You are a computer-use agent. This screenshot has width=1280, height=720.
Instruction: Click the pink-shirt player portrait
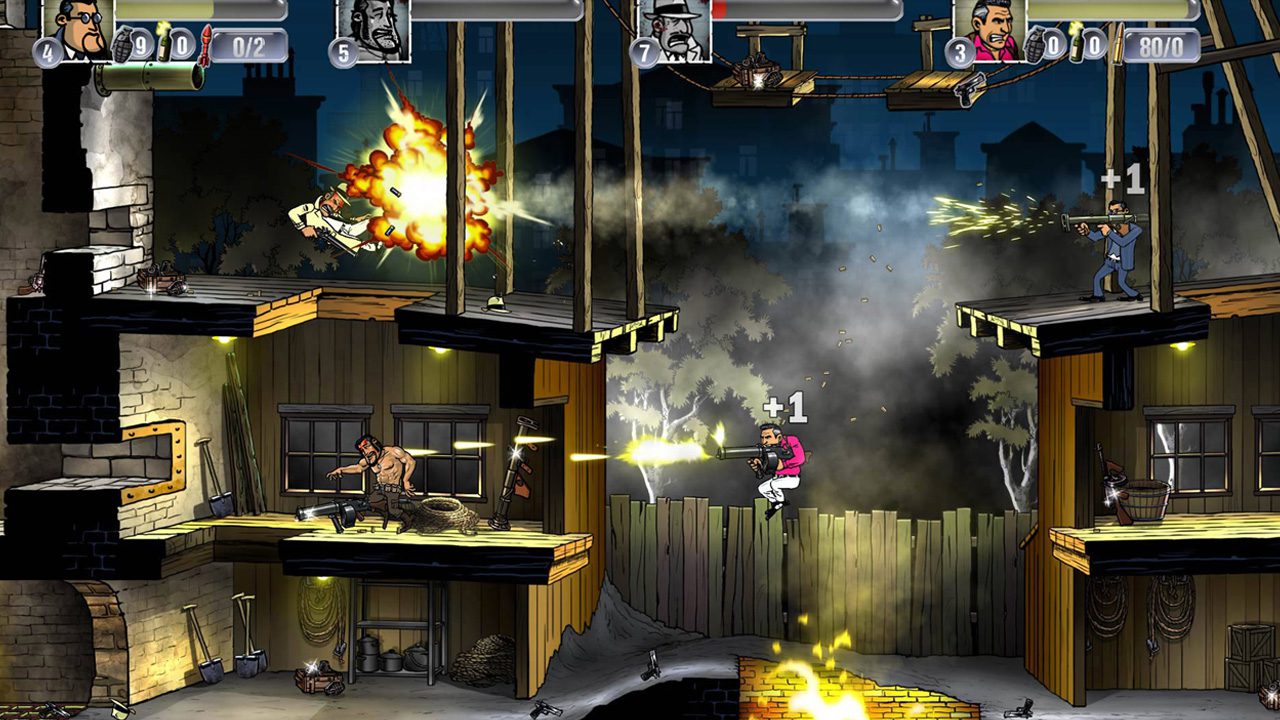[x=989, y=28]
